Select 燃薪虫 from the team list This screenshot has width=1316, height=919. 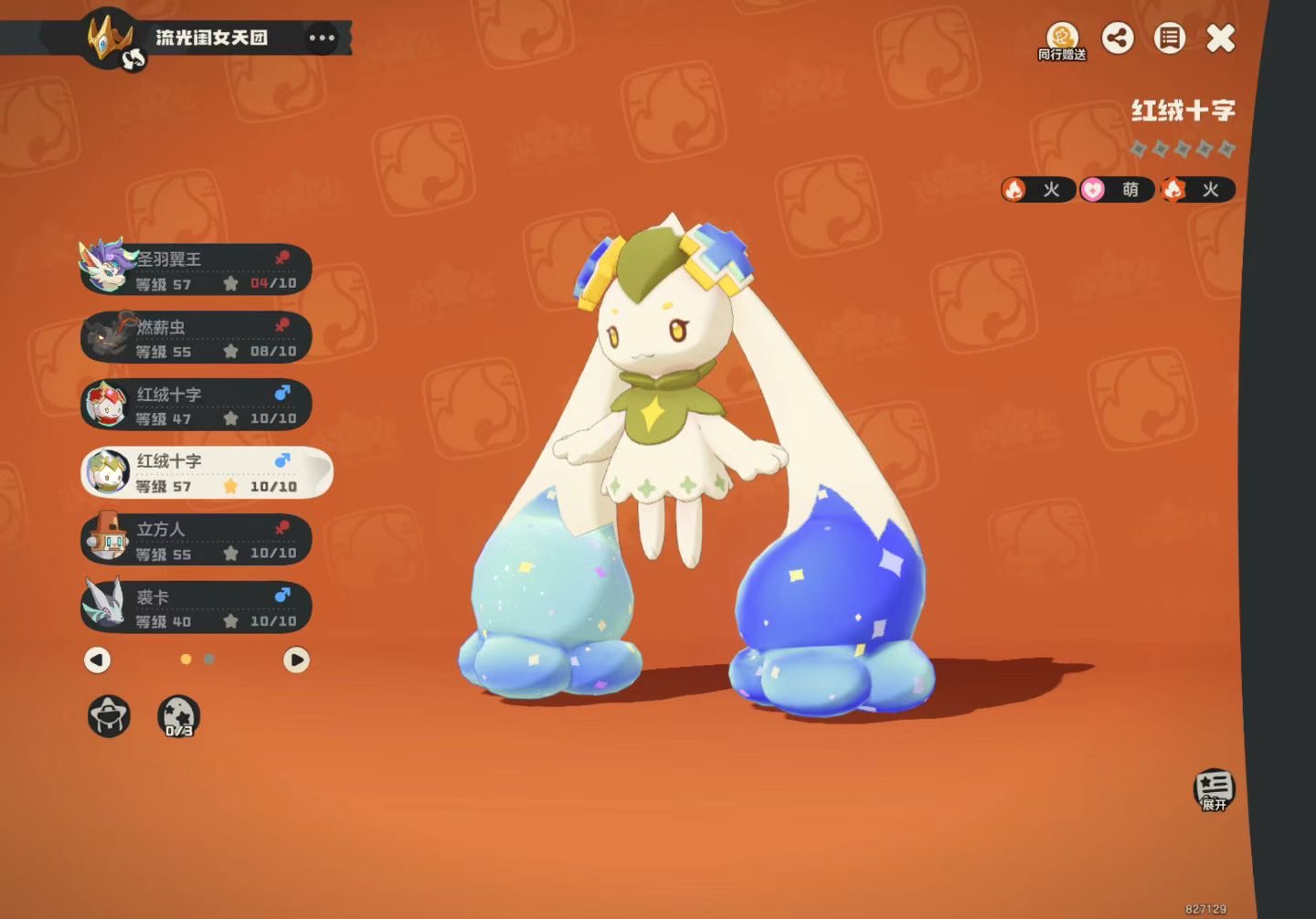click(196, 338)
